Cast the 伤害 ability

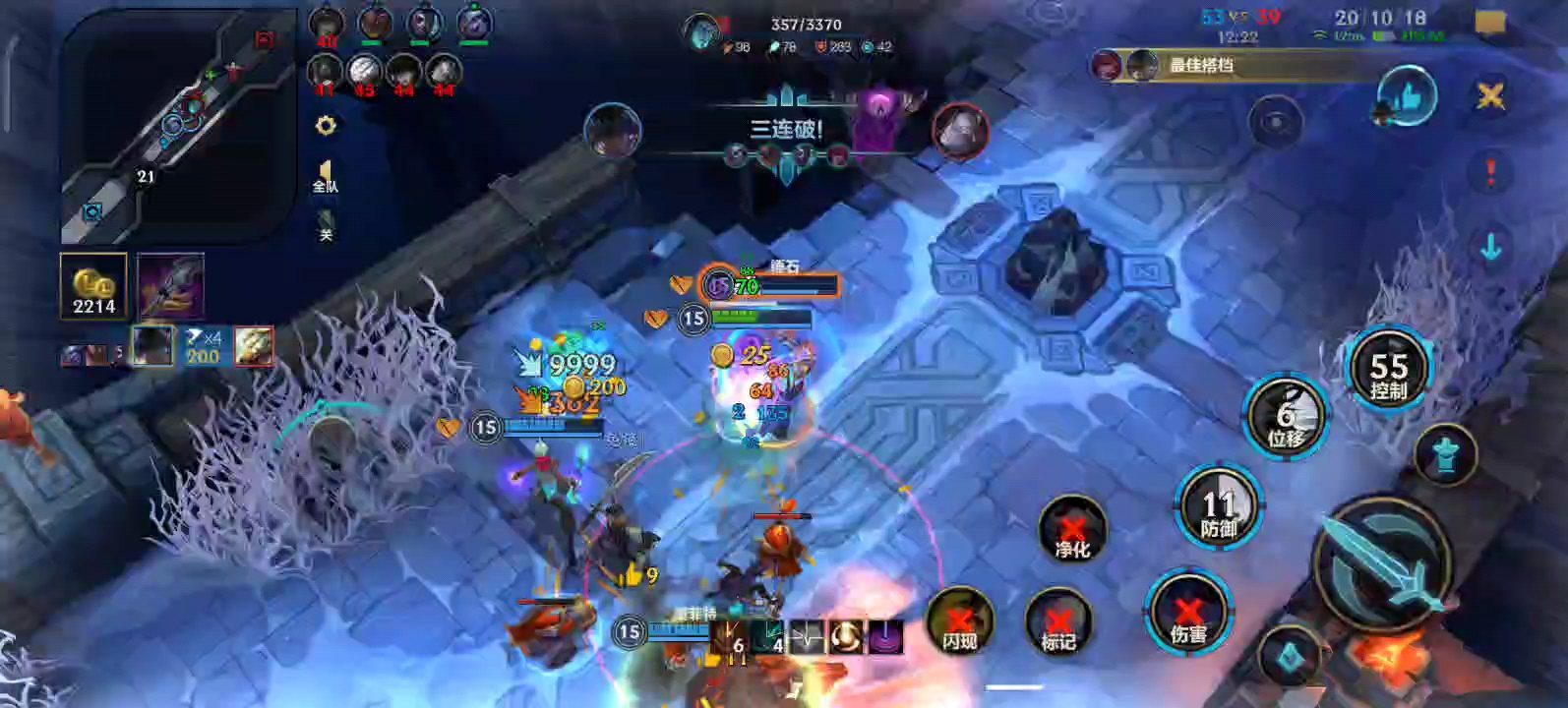[1188, 614]
